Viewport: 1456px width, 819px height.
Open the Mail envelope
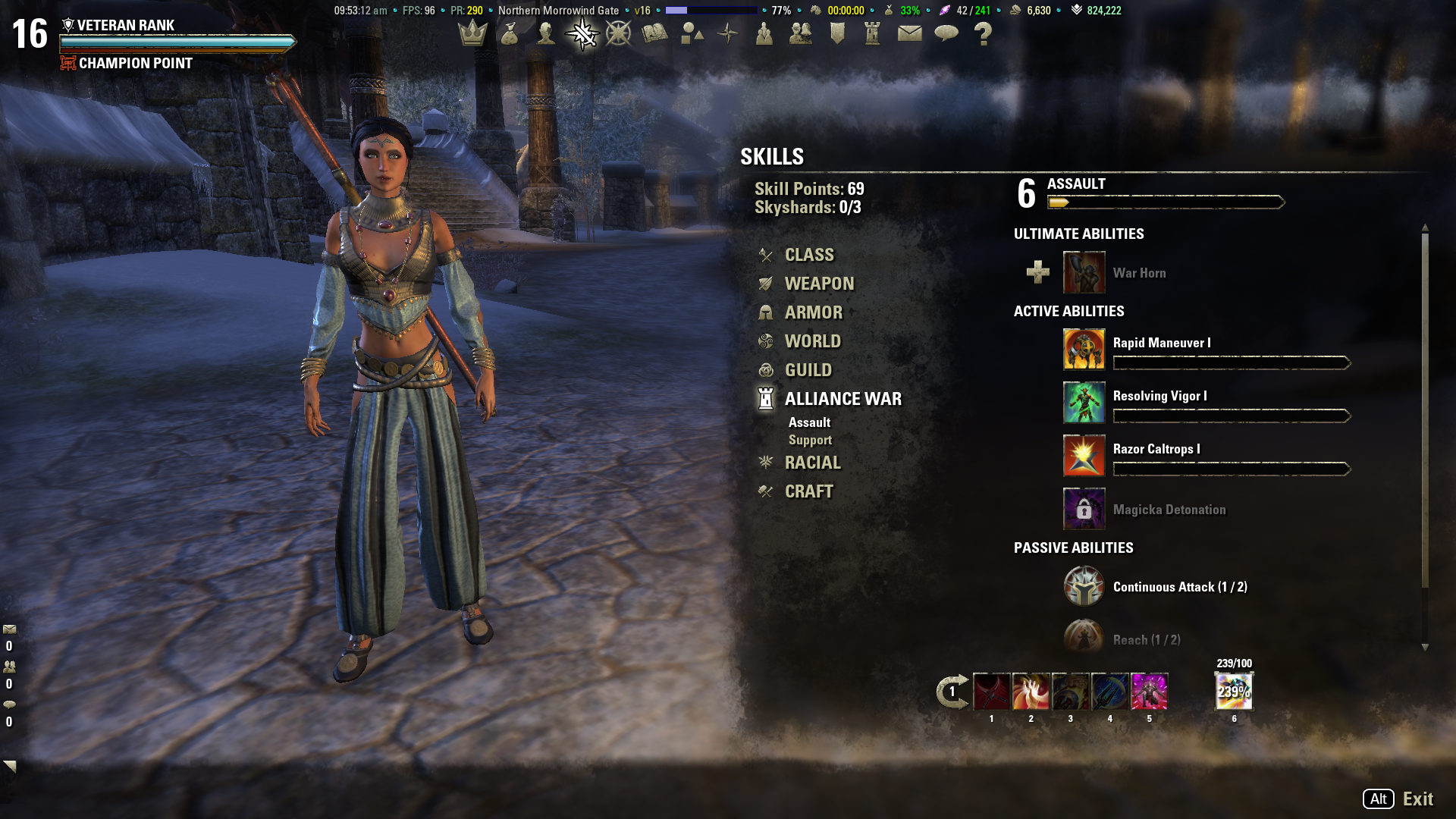pyautogui.click(x=911, y=34)
